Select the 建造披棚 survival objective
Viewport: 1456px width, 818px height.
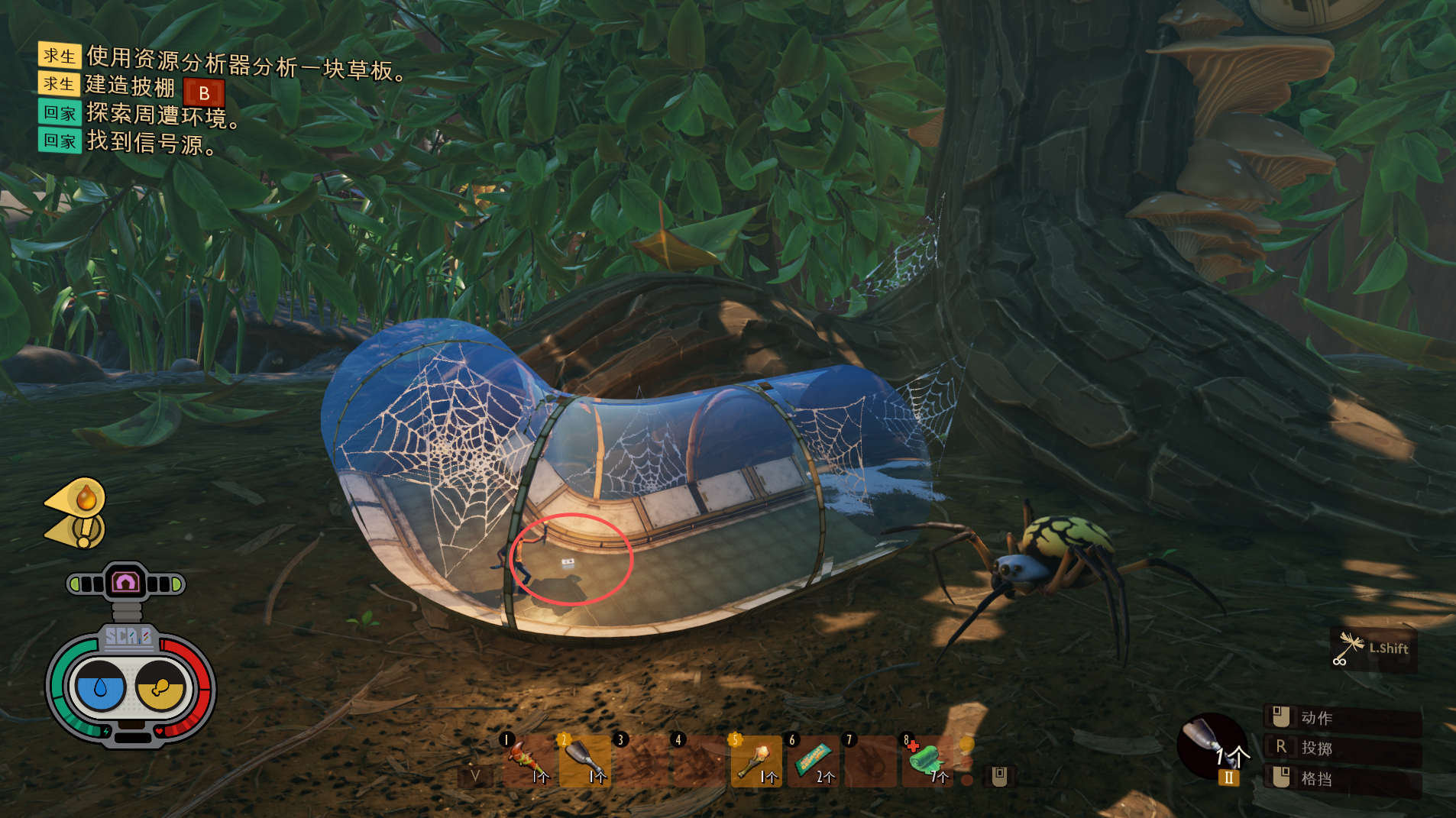click(x=130, y=86)
